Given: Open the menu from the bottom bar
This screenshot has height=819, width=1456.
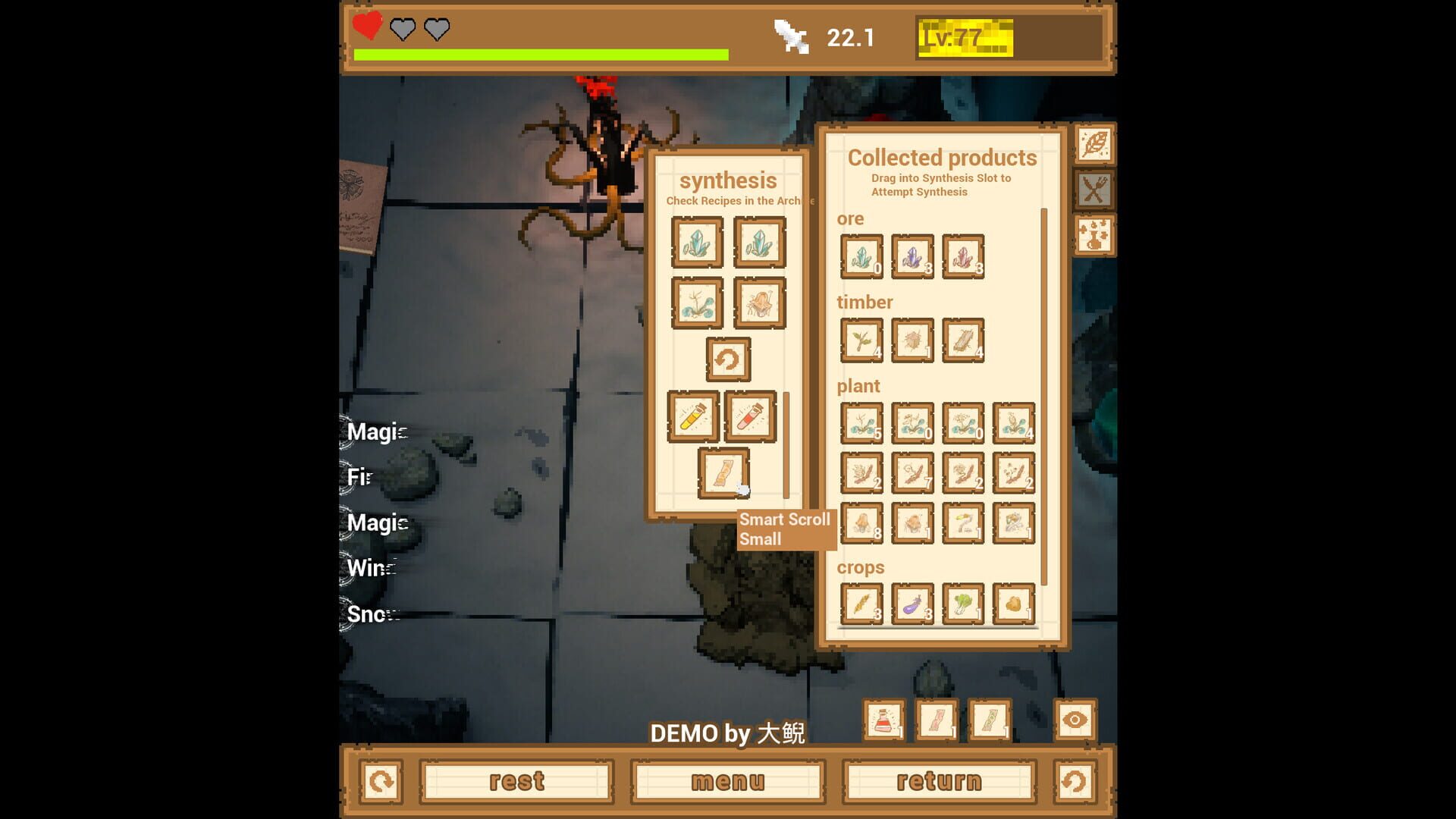Looking at the screenshot, I should (726, 781).
